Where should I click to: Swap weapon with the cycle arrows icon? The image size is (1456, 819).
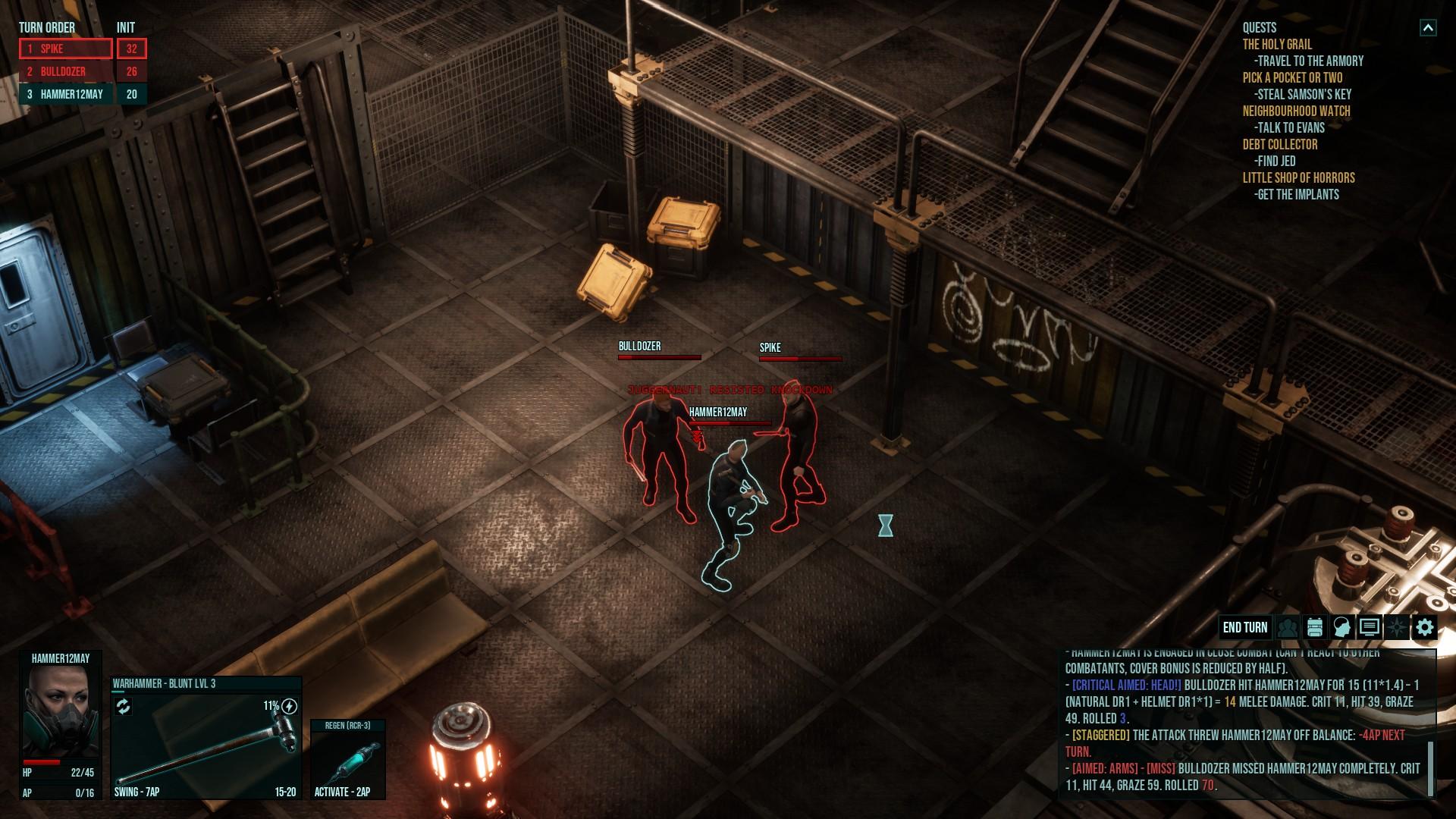pos(124,707)
